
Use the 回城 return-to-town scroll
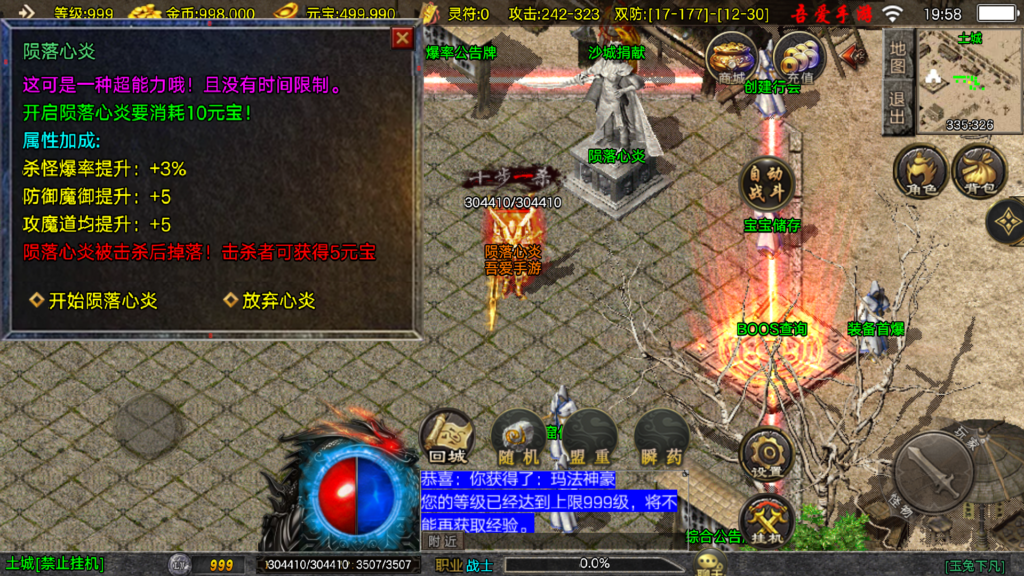coord(446,437)
